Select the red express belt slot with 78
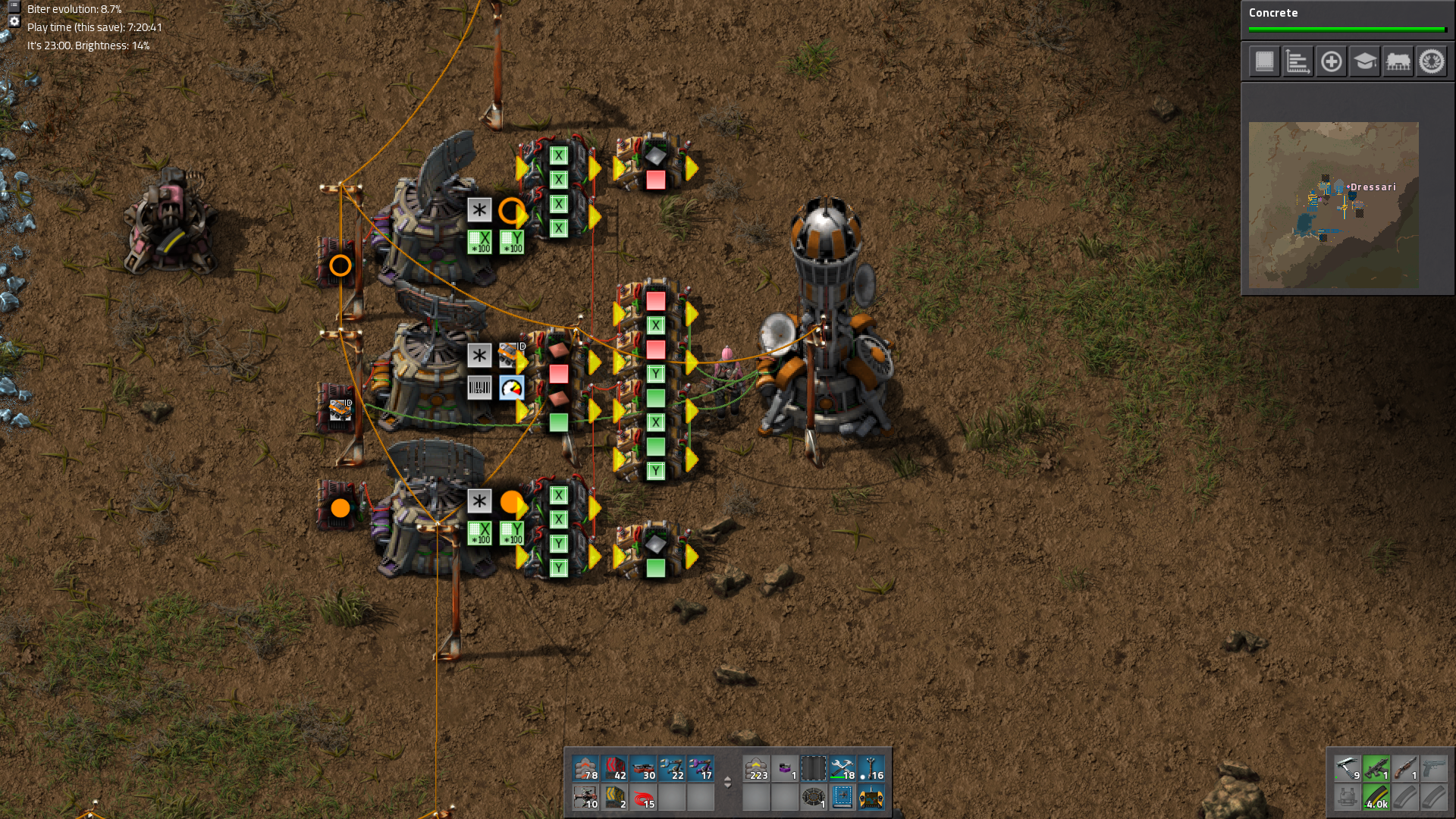This screenshot has width=1456, height=819. click(x=585, y=768)
